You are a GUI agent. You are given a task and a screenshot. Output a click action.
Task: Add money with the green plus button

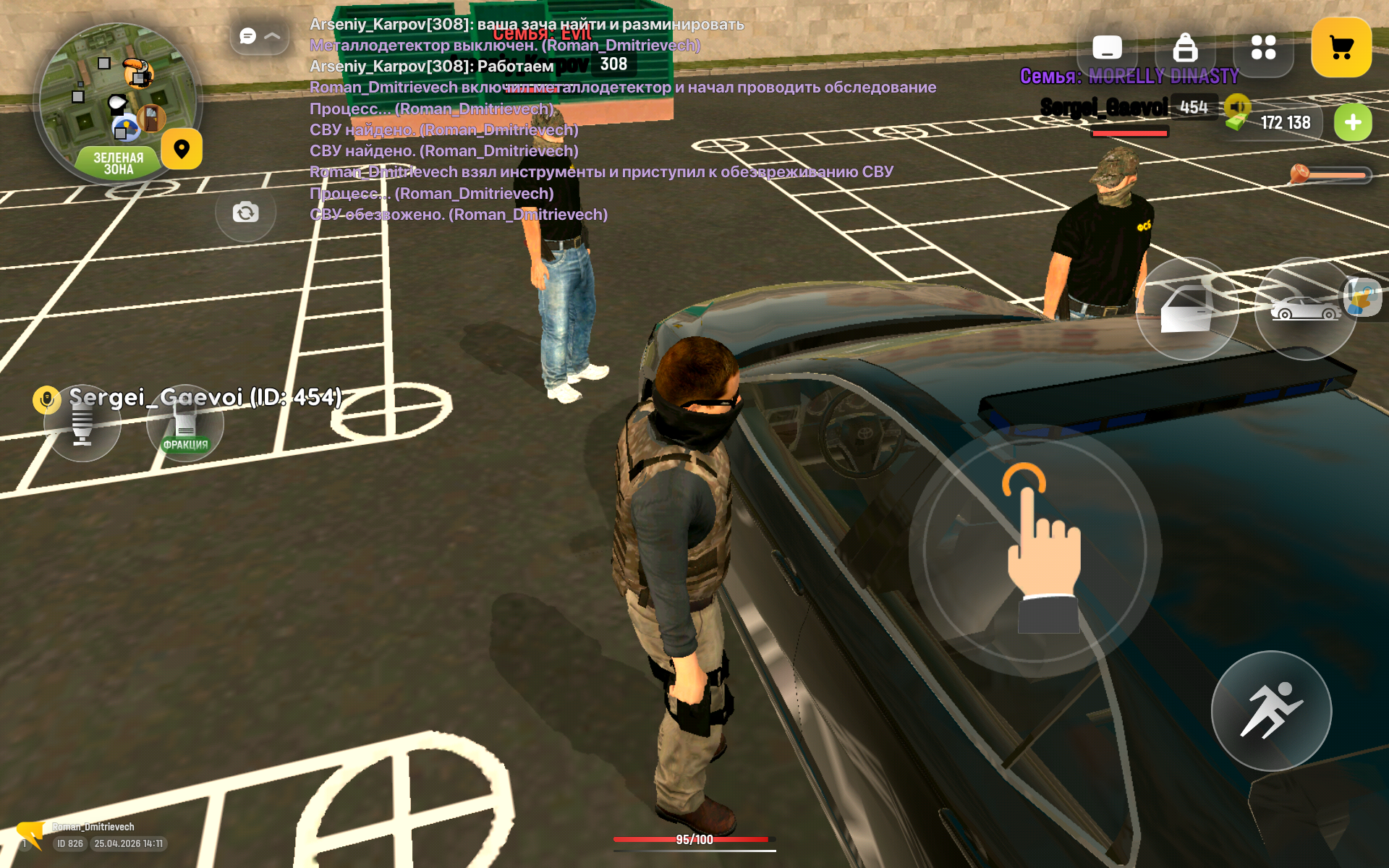[x=1352, y=123]
